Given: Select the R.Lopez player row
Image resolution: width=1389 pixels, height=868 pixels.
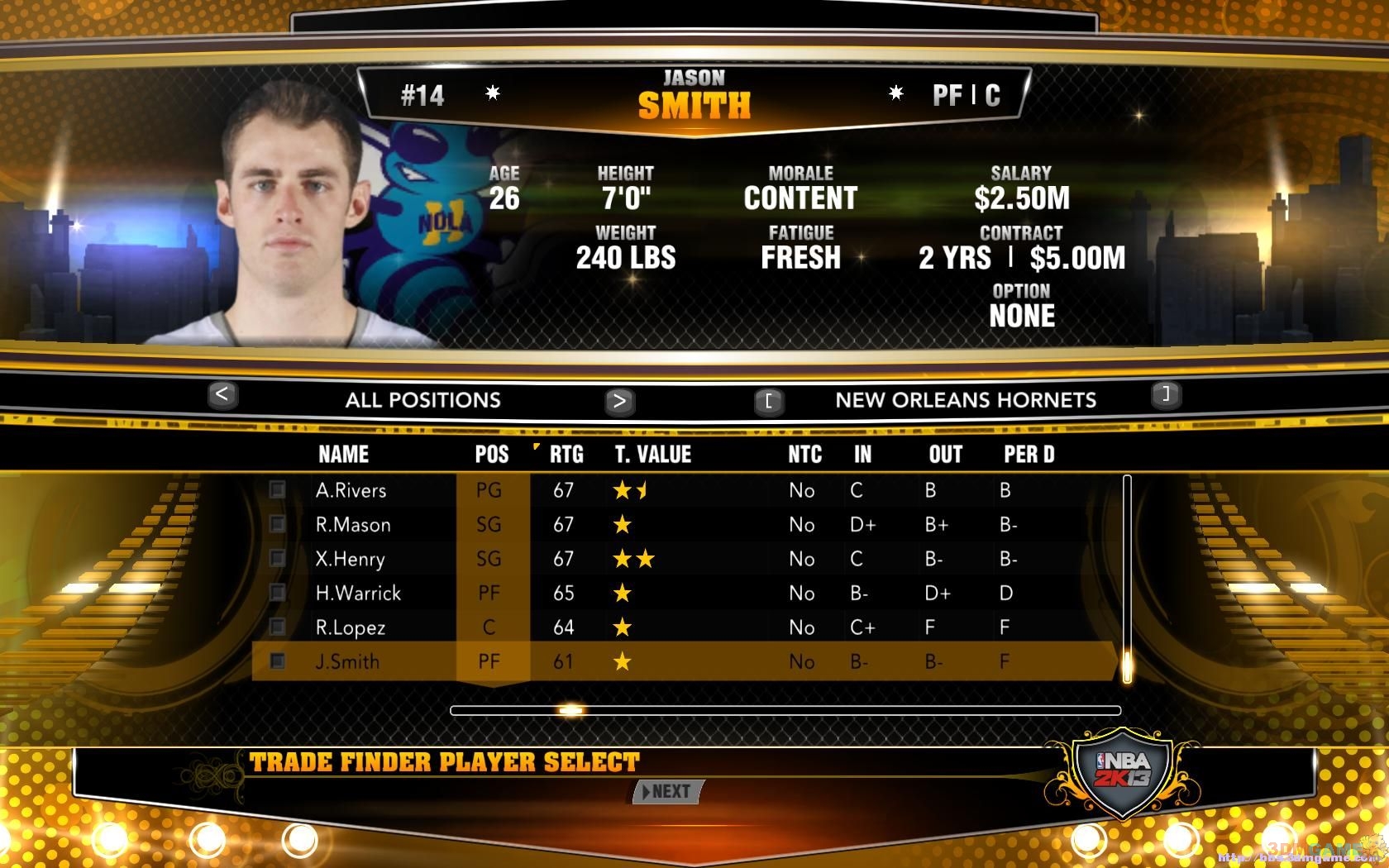Looking at the screenshot, I should 351,628.
